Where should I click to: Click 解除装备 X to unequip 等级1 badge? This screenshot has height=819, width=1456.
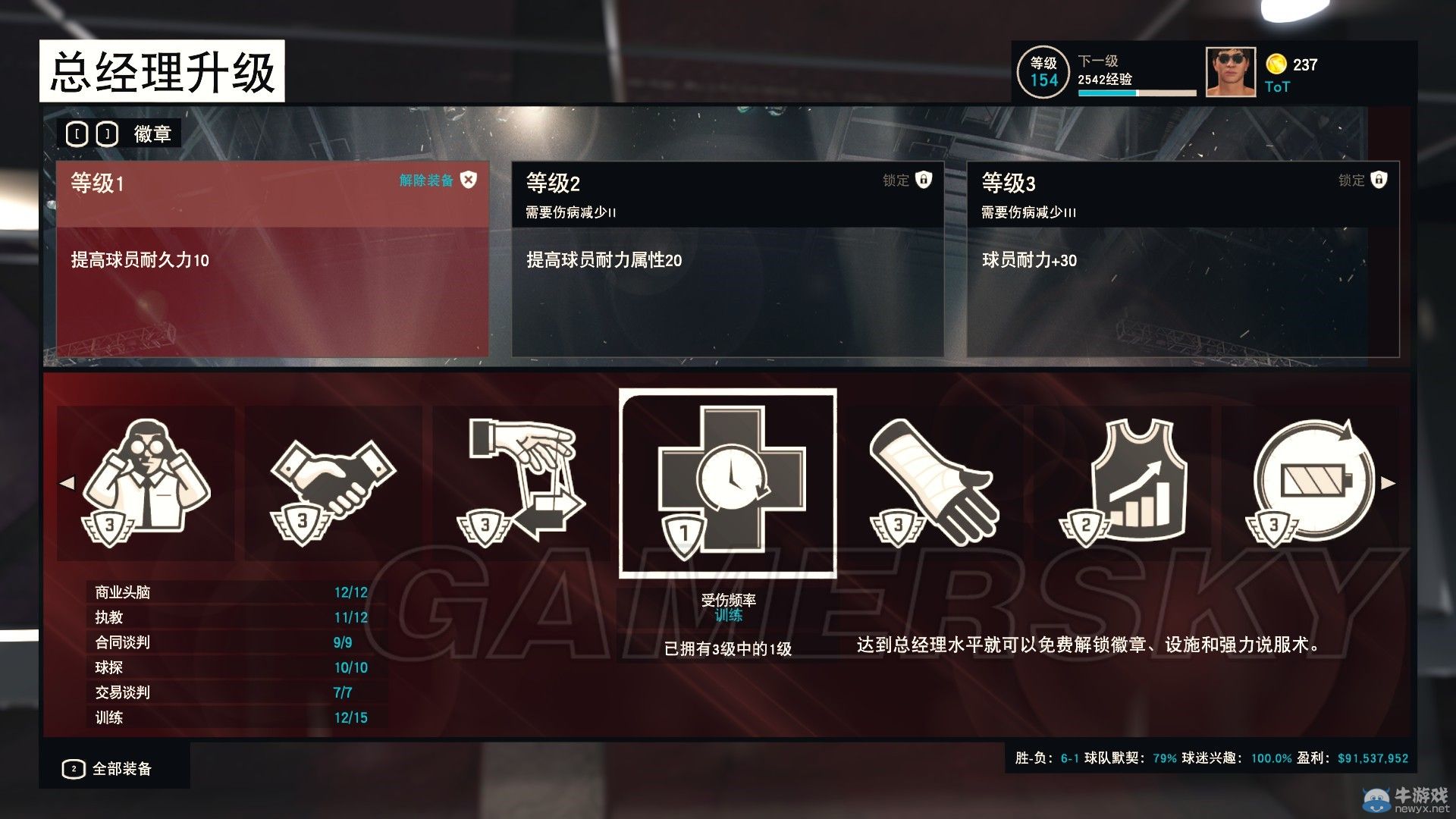(469, 181)
